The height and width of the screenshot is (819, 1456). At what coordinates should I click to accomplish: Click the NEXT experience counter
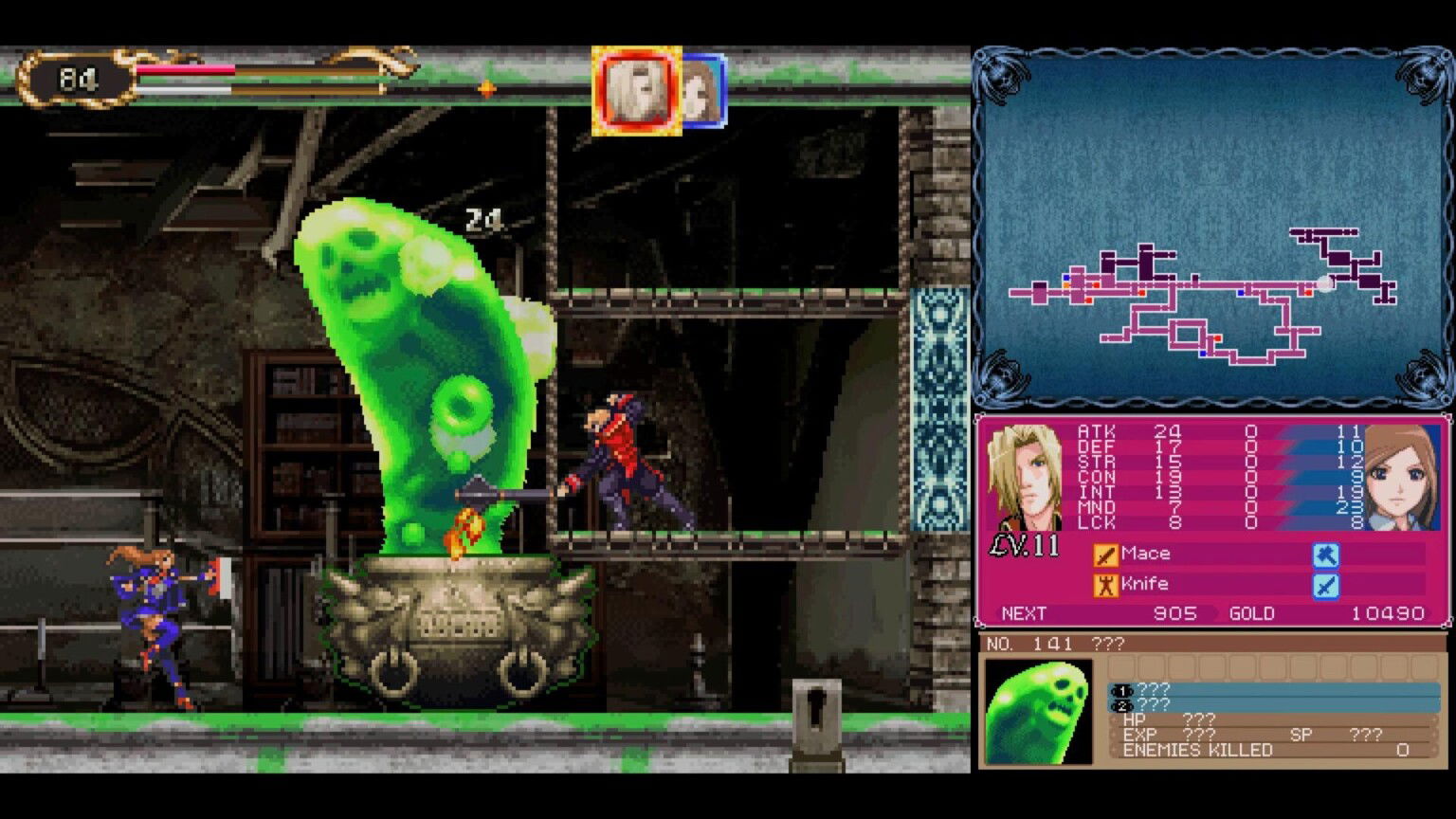[1023, 613]
